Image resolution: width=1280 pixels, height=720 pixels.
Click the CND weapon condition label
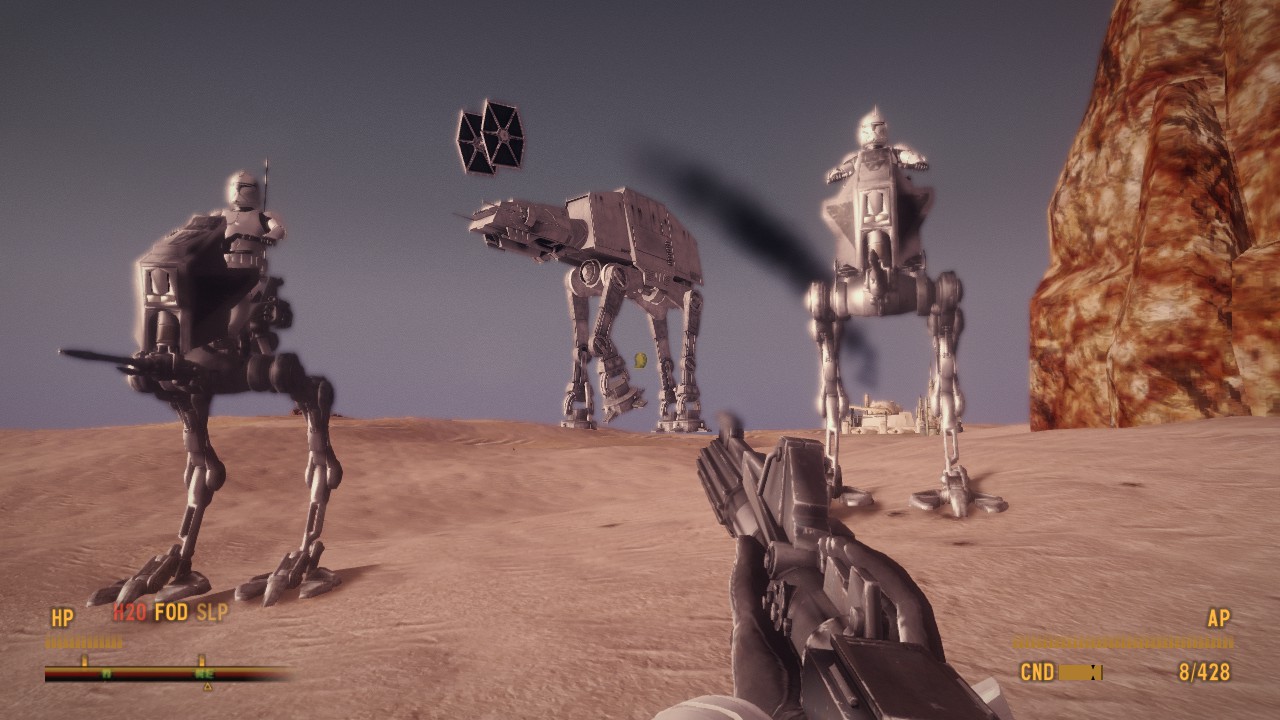tap(1037, 671)
